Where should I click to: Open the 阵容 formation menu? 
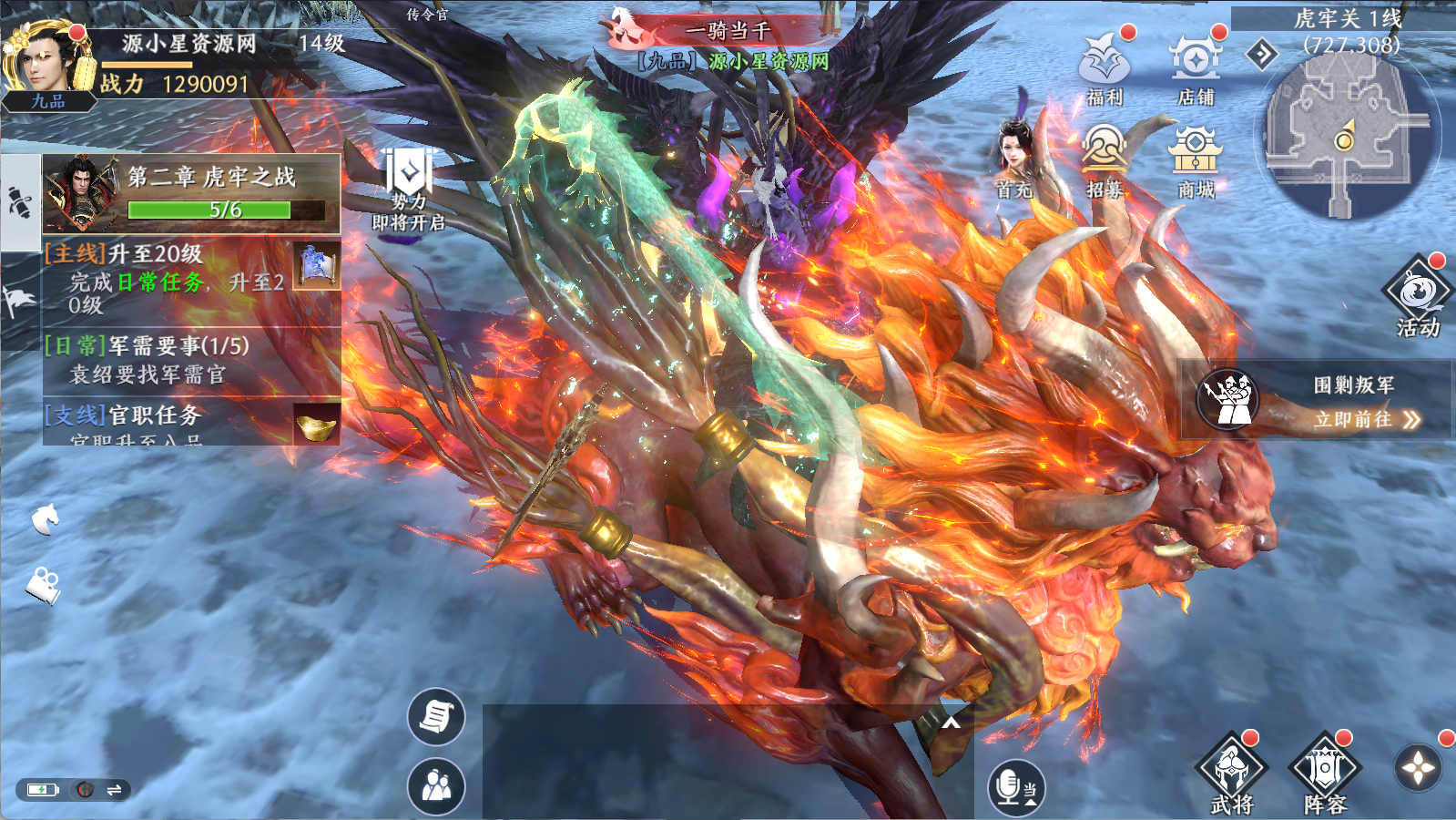tap(1325, 773)
